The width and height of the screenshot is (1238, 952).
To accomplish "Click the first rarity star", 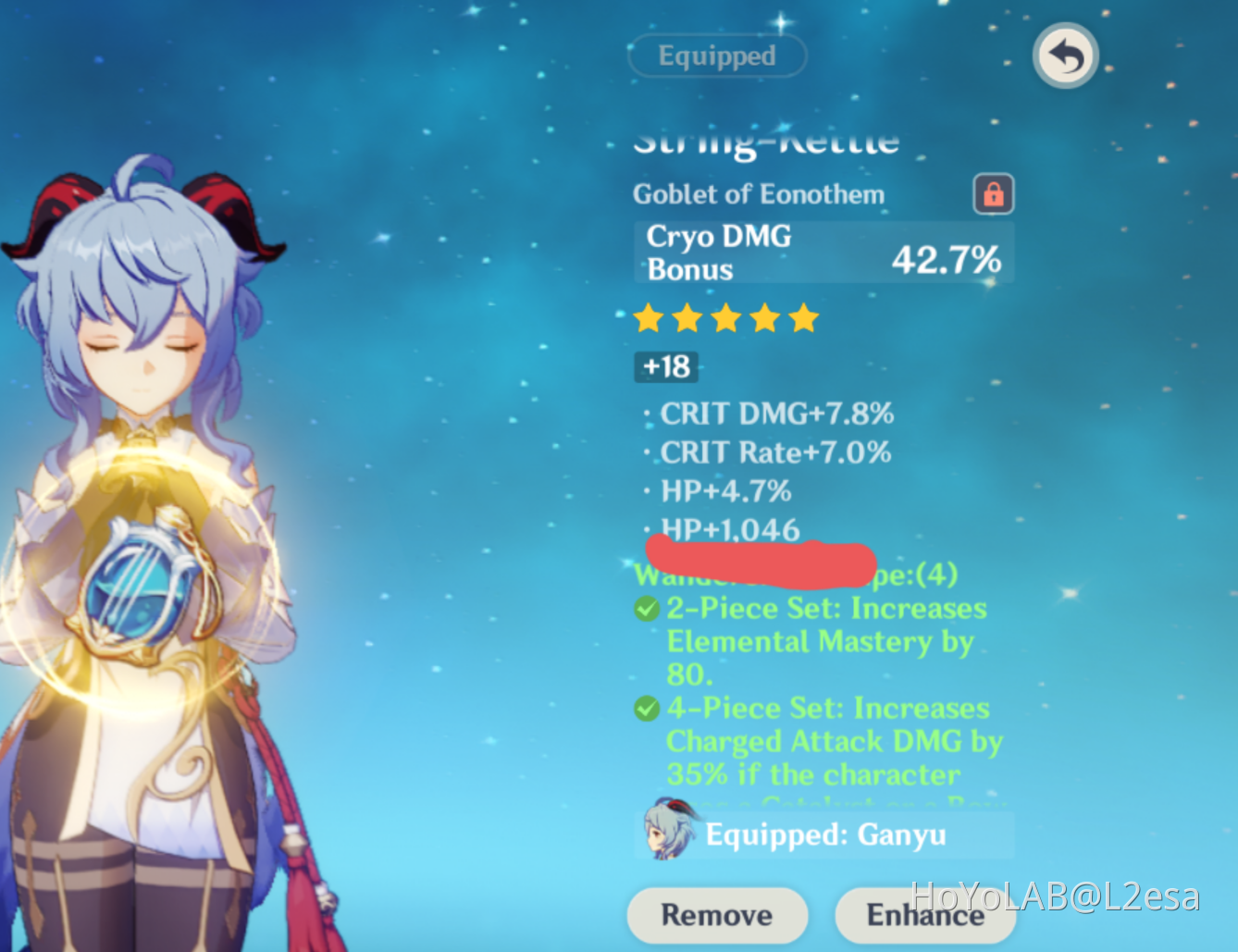I will [649, 318].
